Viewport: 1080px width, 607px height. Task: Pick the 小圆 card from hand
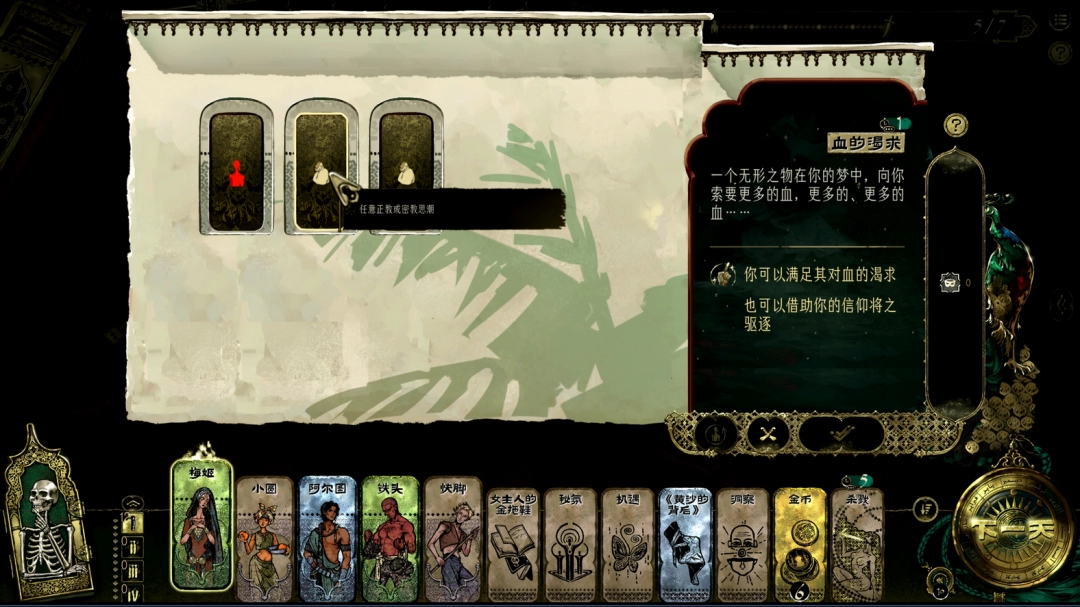click(x=264, y=540)
